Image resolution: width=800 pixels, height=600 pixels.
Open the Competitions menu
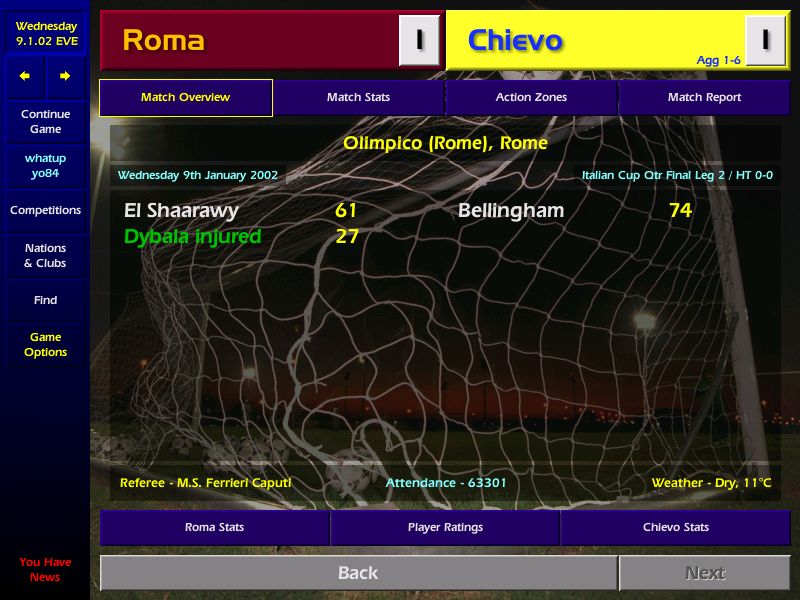(x=45, y=211)
